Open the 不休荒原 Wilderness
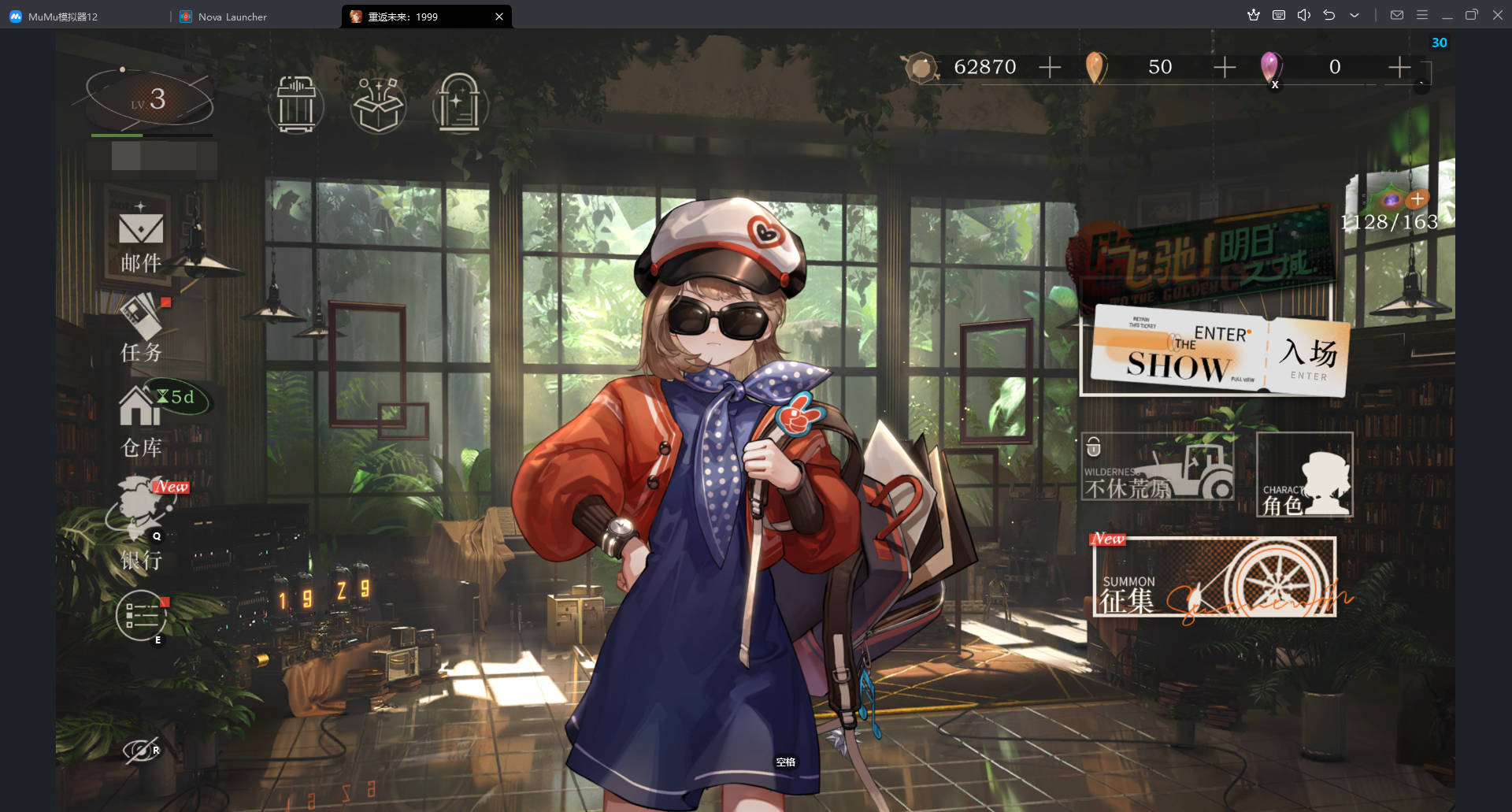Screen dimensions: 1512x812 (1158, 468)
